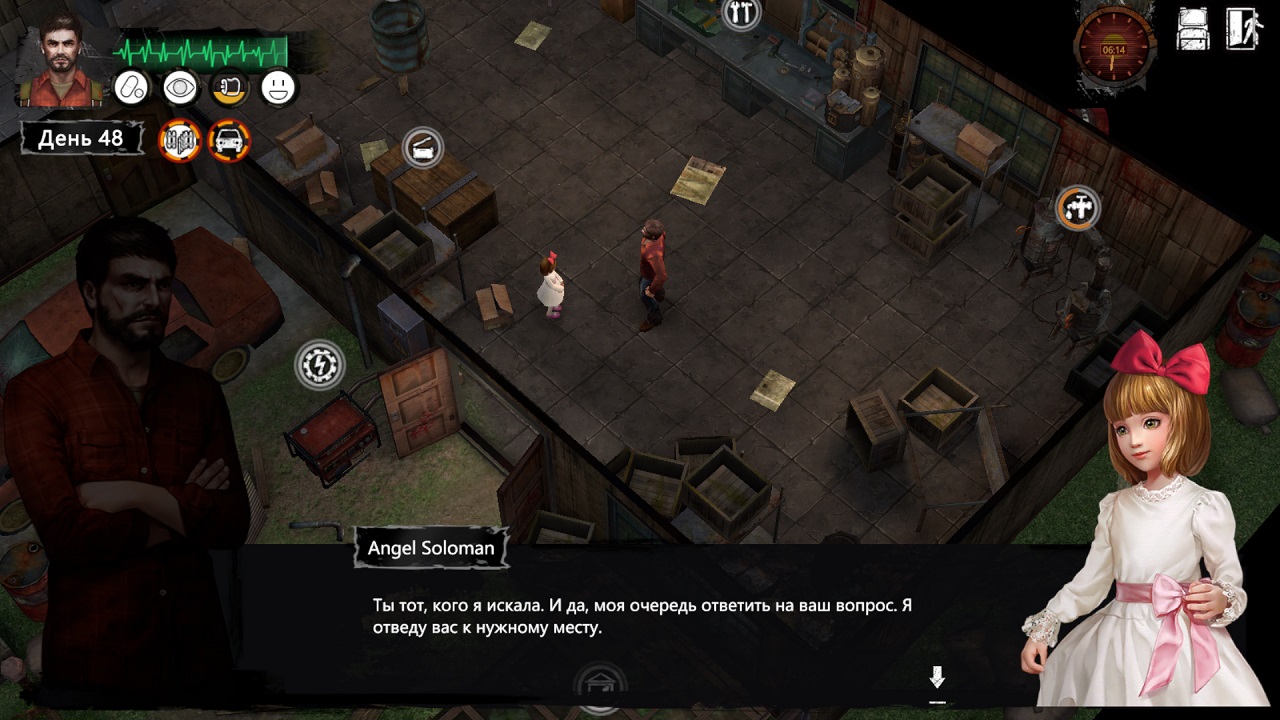Advance dialogue with the down arrow
The image size is (1280, 720).
tap(937, 679)
